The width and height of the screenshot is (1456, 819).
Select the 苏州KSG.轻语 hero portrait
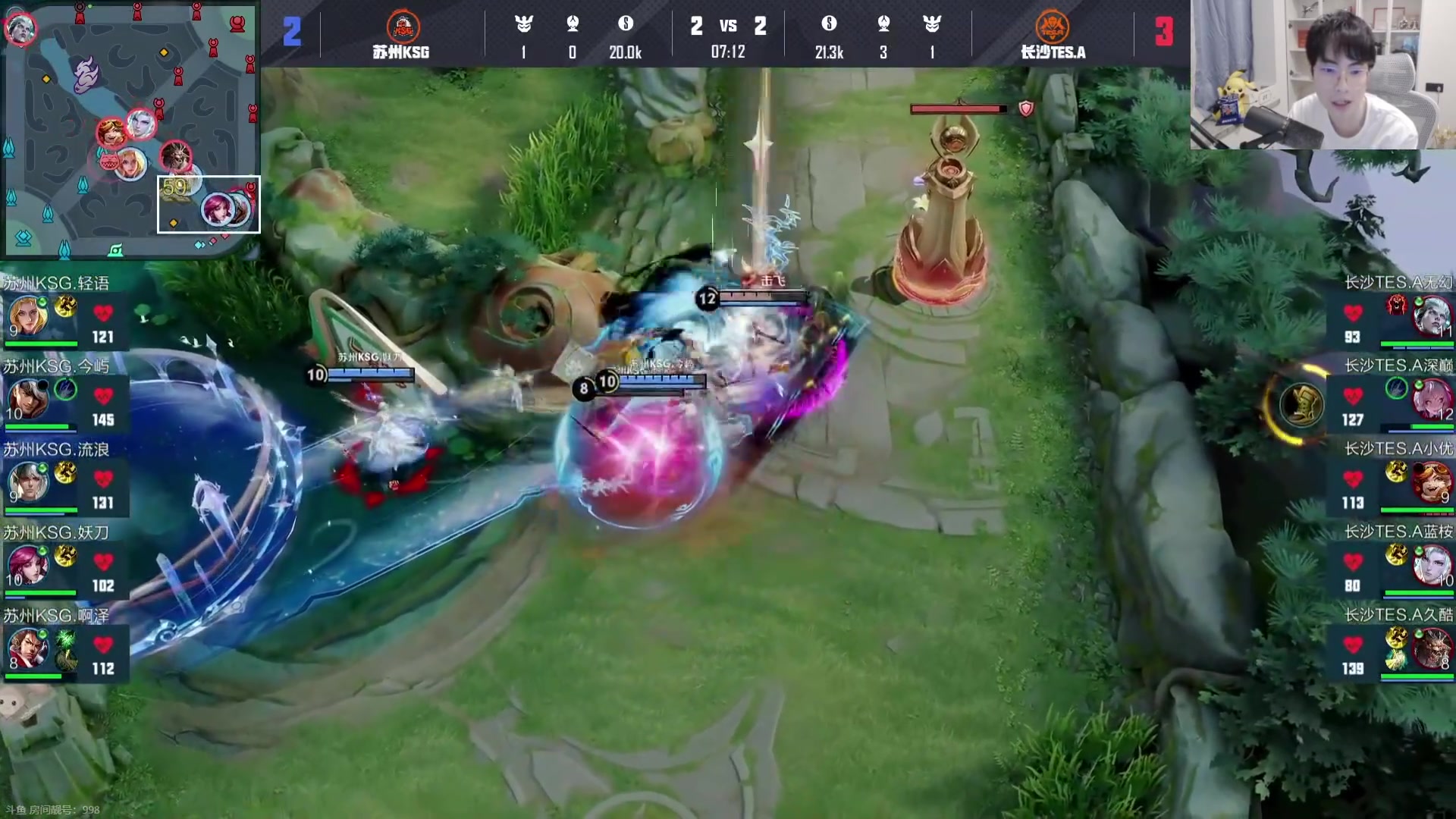click(27, 315)
